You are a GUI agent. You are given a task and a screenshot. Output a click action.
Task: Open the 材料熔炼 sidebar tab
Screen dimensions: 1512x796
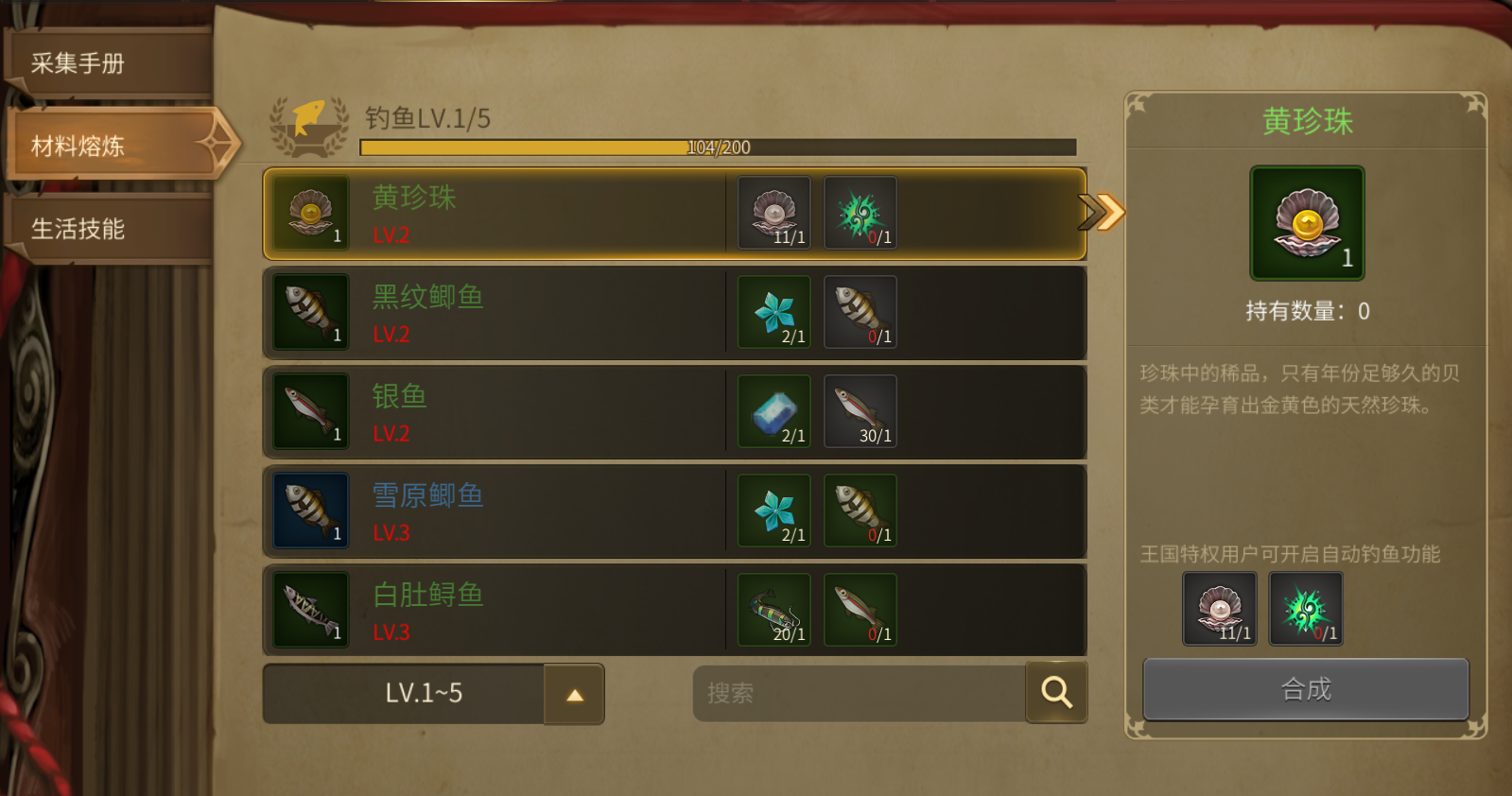click(104, 145)
